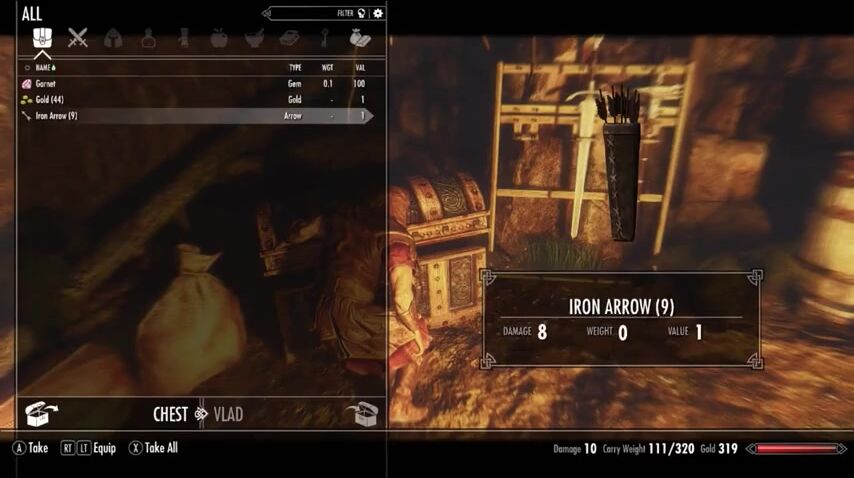Sort items by the WGT column
The height and width of the screenshot is (478, 854).
pos(328,67)
